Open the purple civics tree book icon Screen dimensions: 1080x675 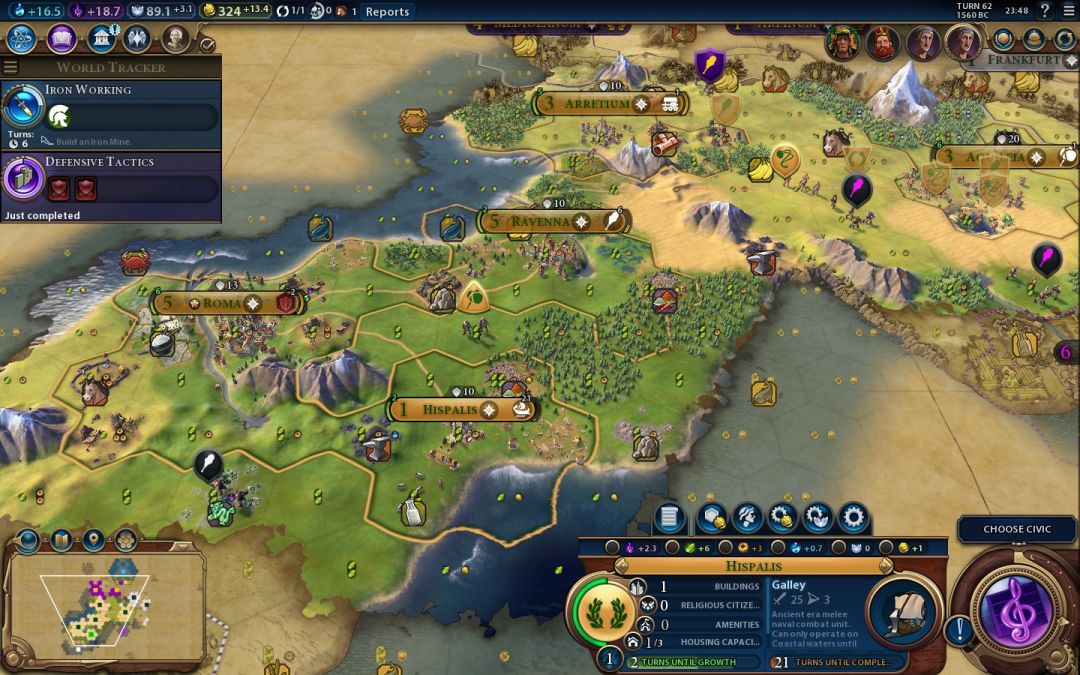(x=62, y=39)
